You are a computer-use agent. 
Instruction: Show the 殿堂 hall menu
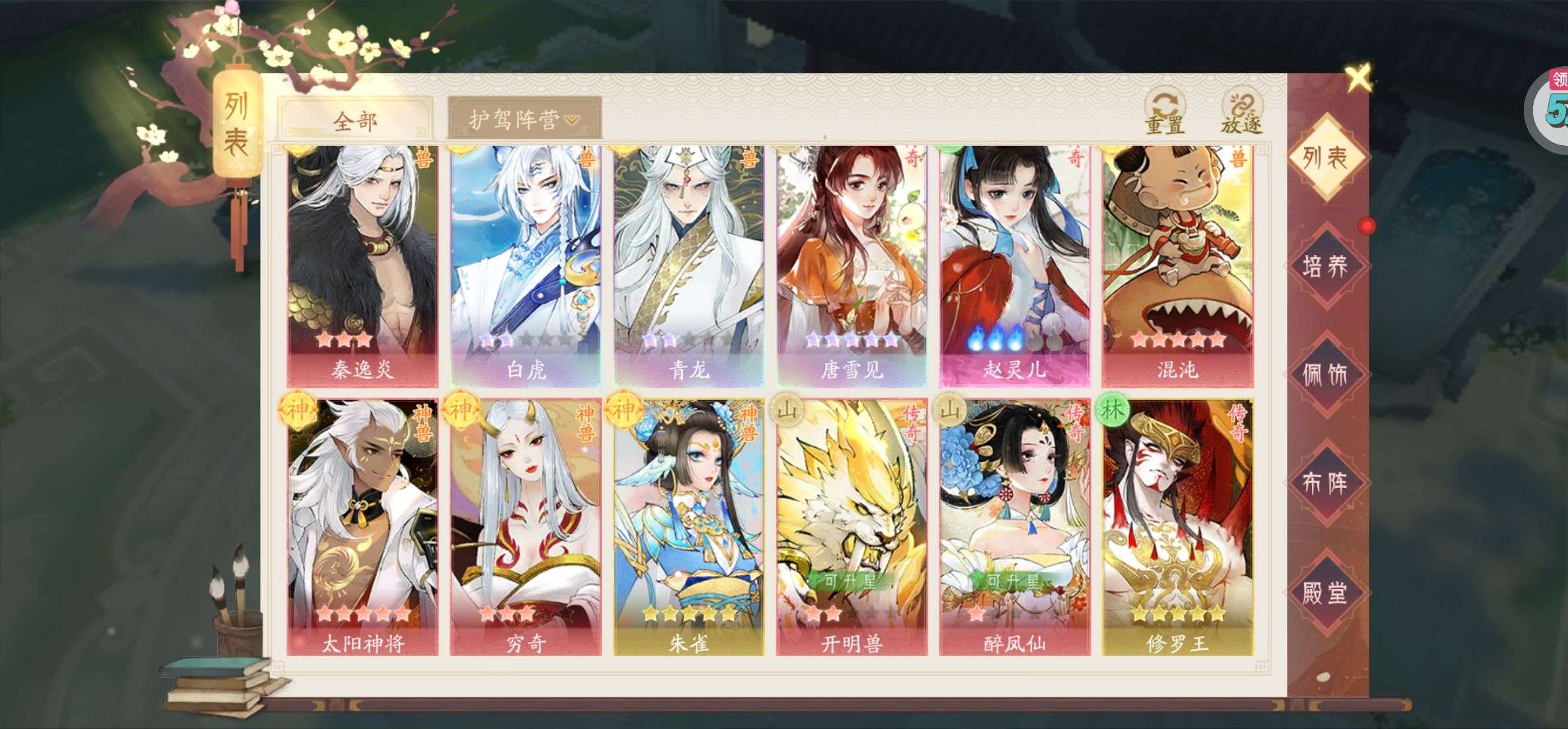[1325, 592]
